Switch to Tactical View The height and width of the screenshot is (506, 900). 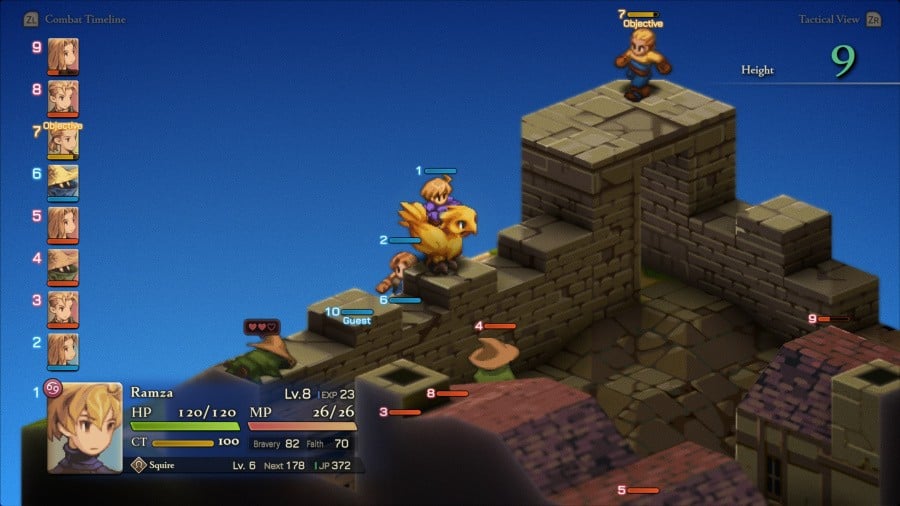point(830,19)
